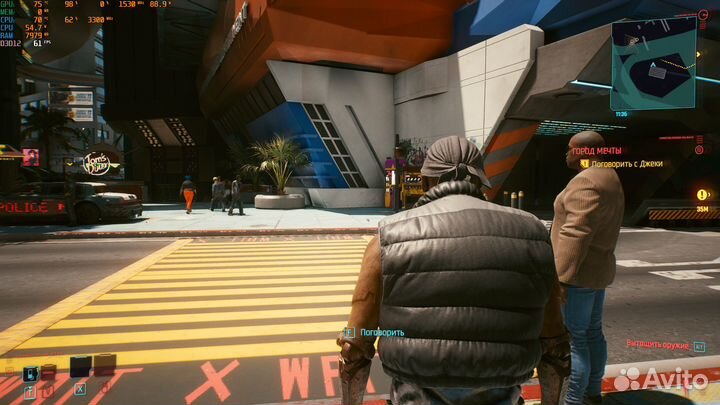The image size is (720, 405).
Task: Open the minimap in the corner
Action: [653, 63]
